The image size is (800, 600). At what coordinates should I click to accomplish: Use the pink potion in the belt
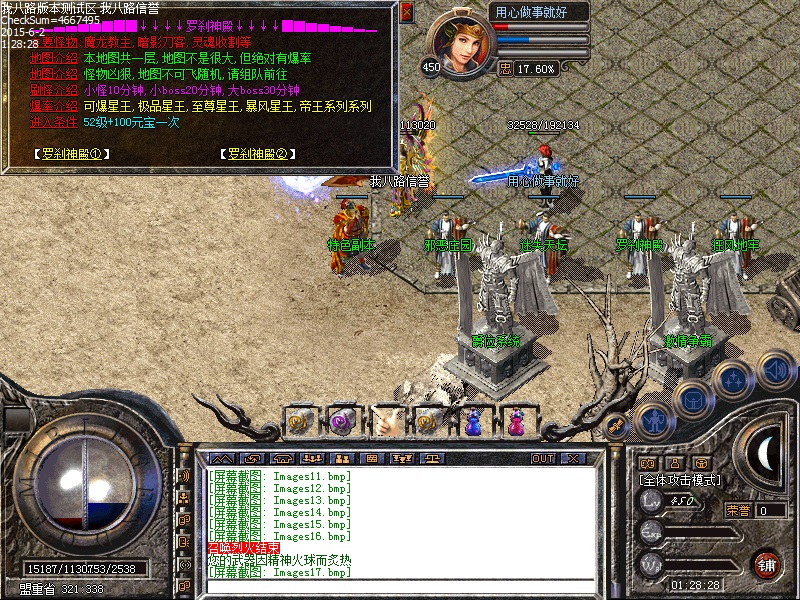coord(516,421)
